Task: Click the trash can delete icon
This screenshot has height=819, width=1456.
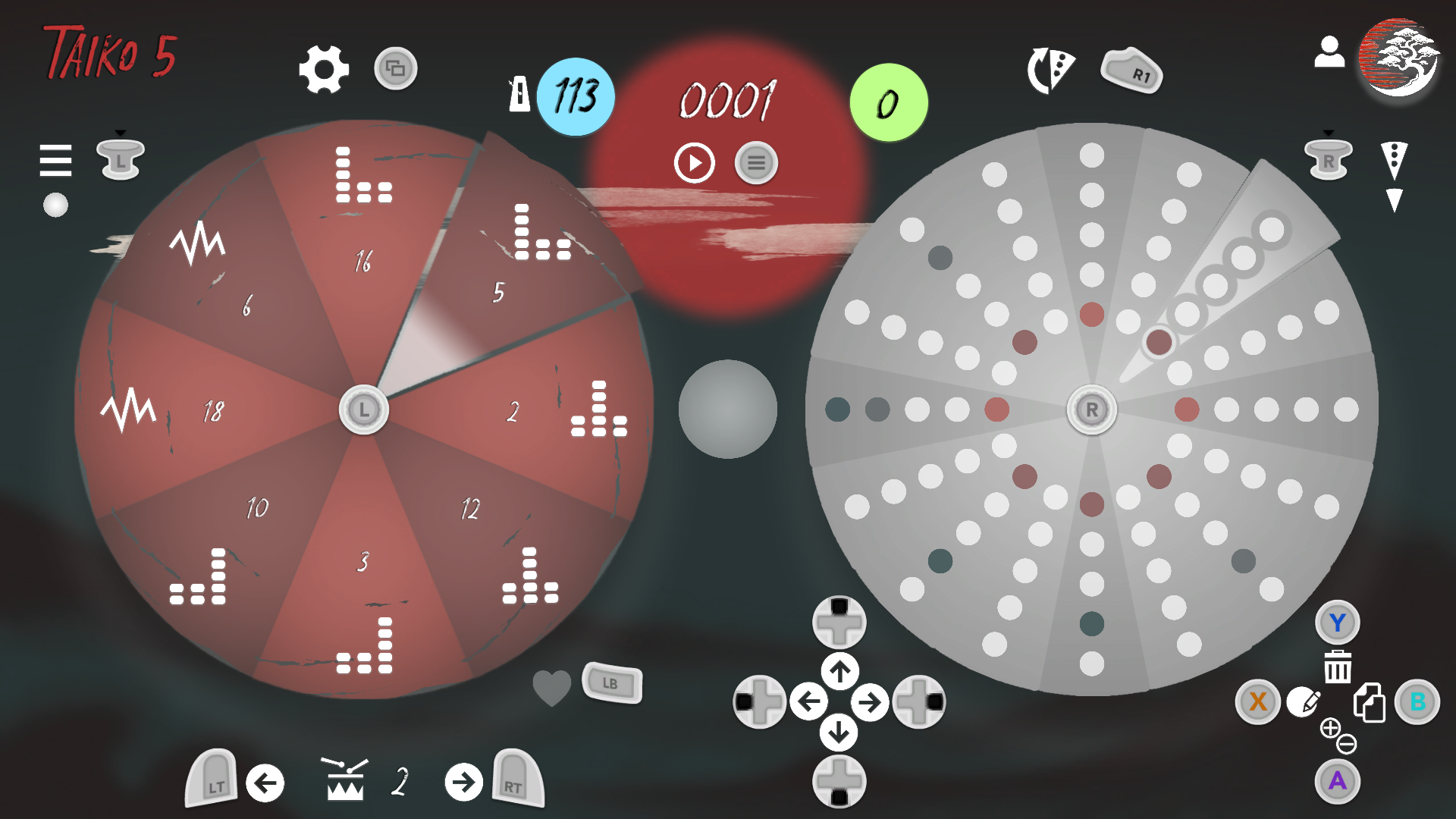Action: coord(1338,667)
